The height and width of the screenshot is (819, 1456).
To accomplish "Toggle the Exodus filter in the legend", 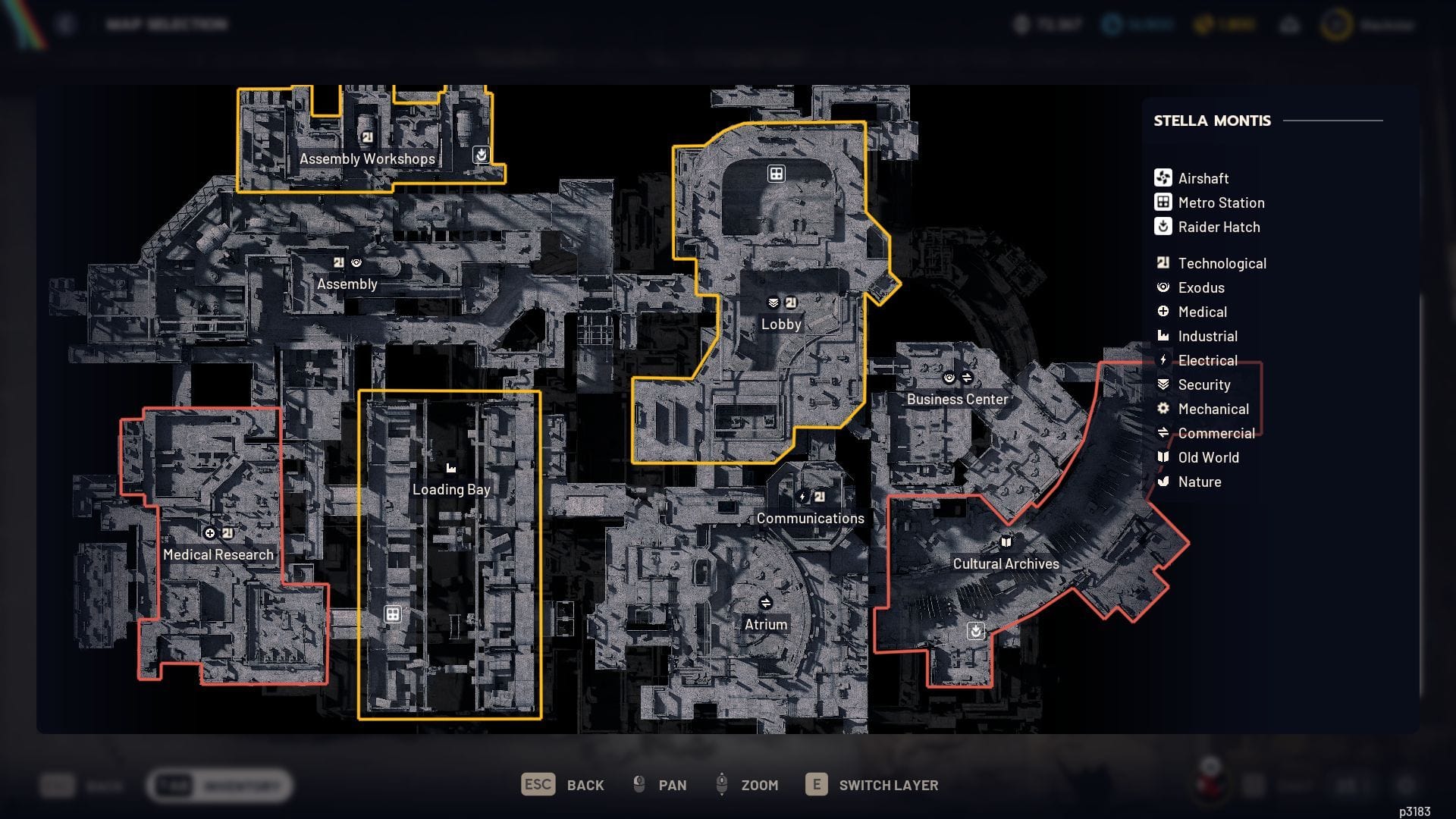I will click(1162, 287).
